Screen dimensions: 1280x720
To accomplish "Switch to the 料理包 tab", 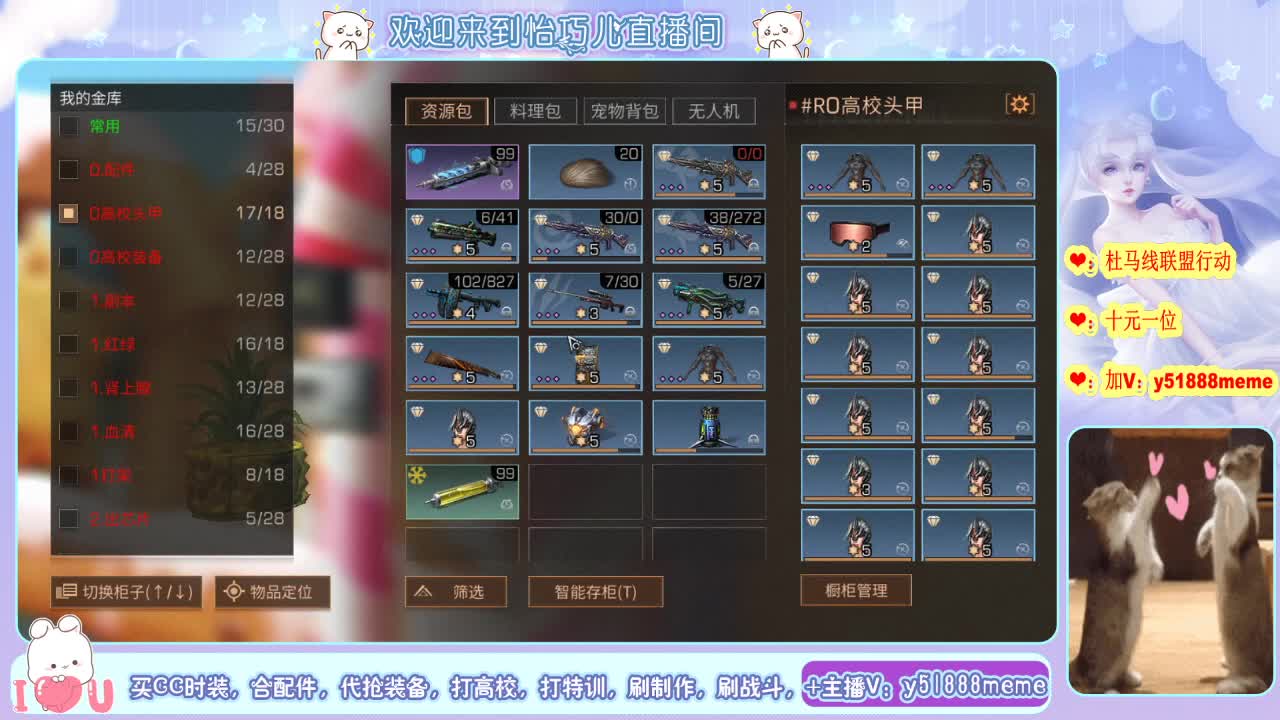I will [535, 111].
